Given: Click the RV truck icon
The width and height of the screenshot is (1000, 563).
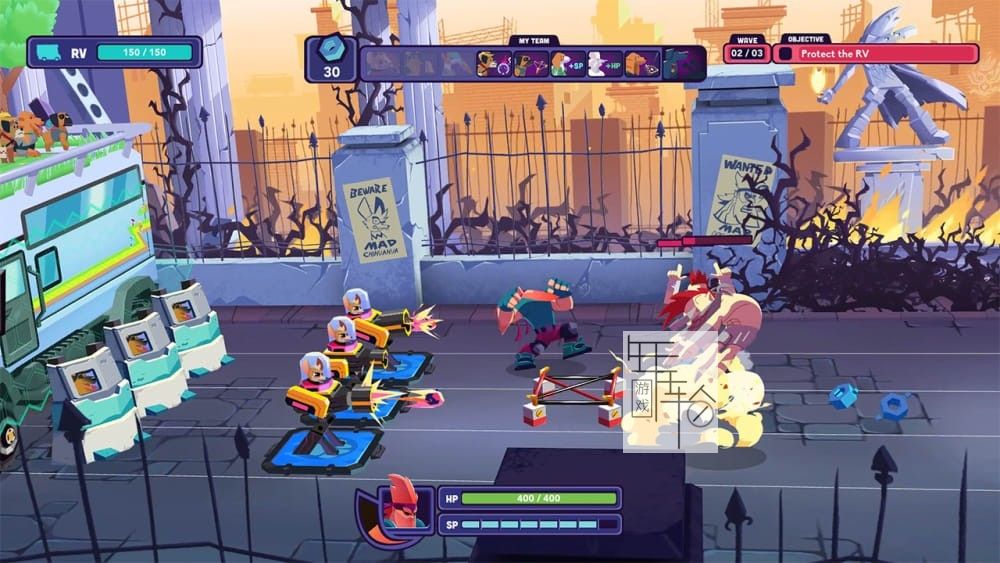Looking at the screenshot, I should pyautogui.click(x=50, y=53).
